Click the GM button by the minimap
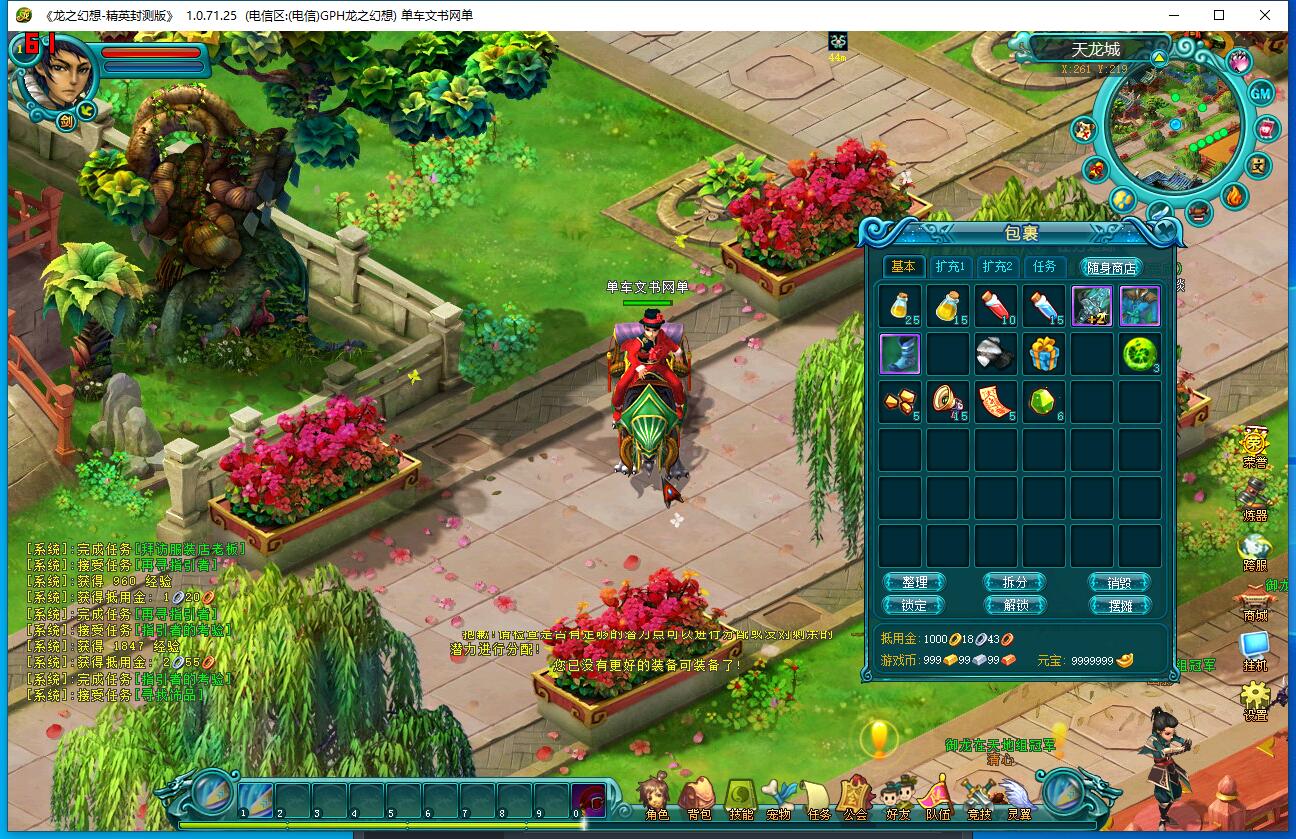The image size is (1296, 839). [x=1260, y=93]
